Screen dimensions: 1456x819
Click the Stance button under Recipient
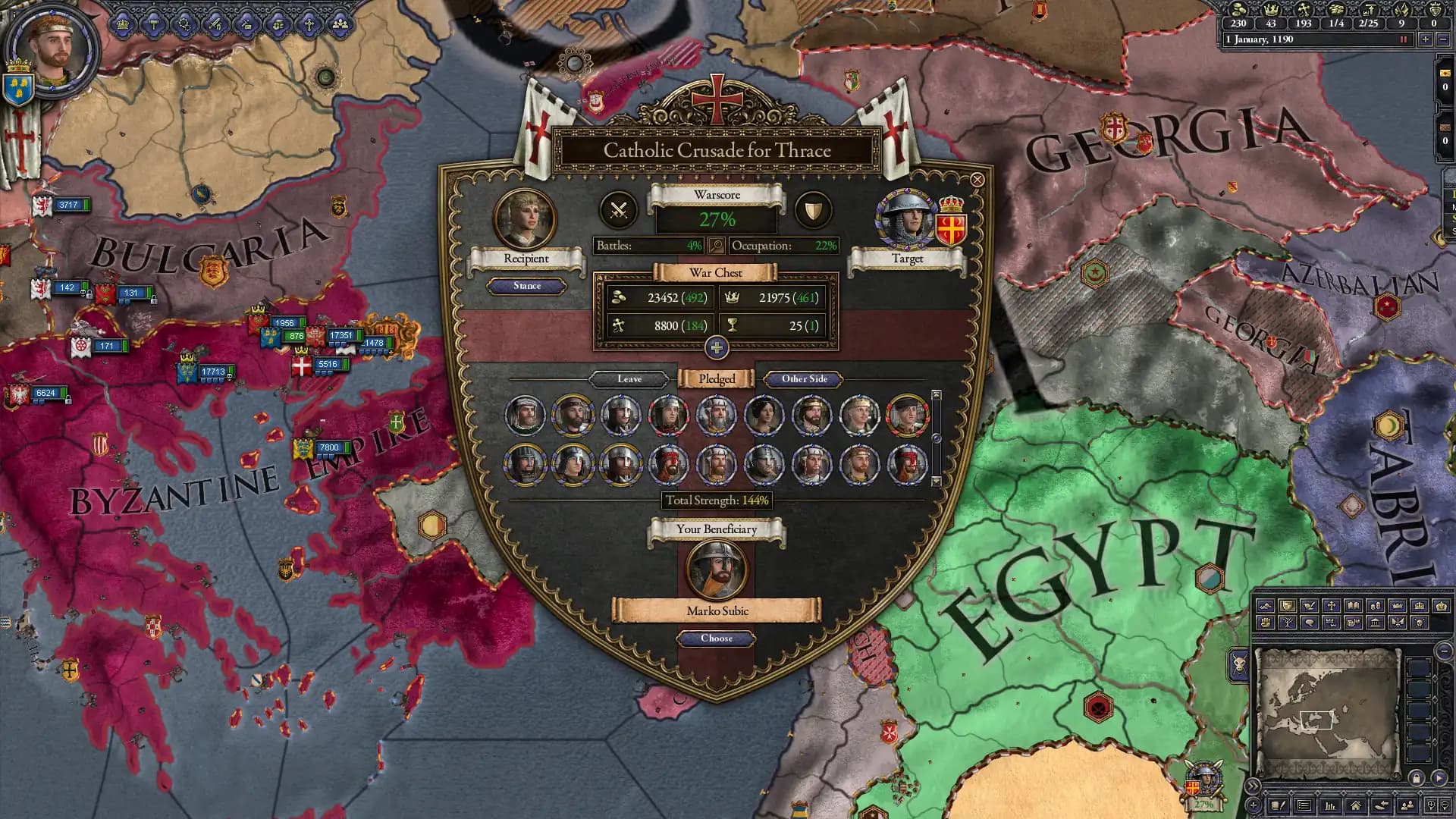(x=528, y=286)
